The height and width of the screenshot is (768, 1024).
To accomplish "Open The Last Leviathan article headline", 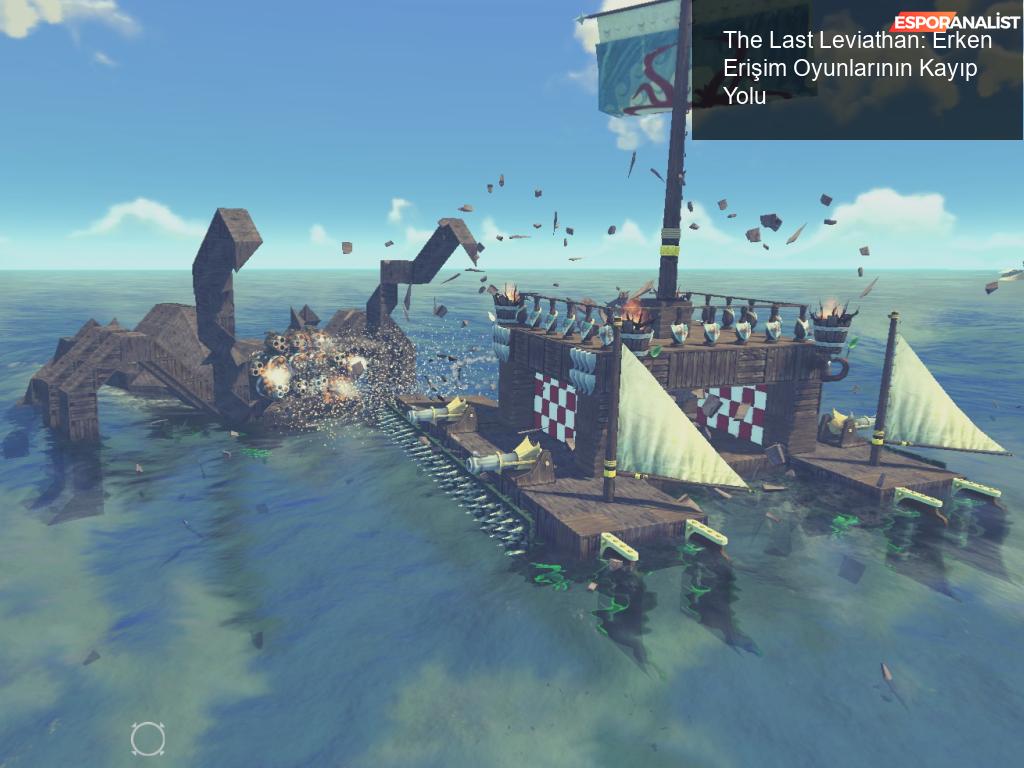I will click(857, 68).
